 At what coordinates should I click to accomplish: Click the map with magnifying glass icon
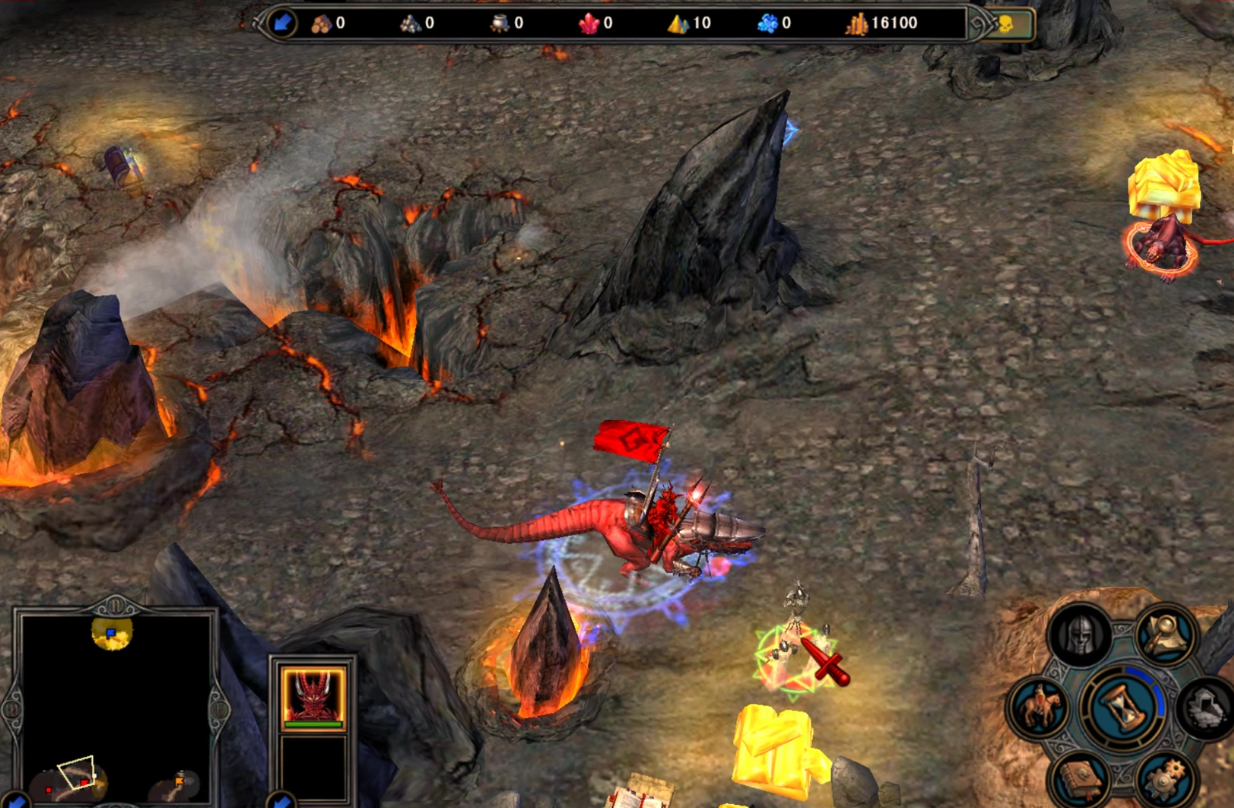coord(1167,633)
